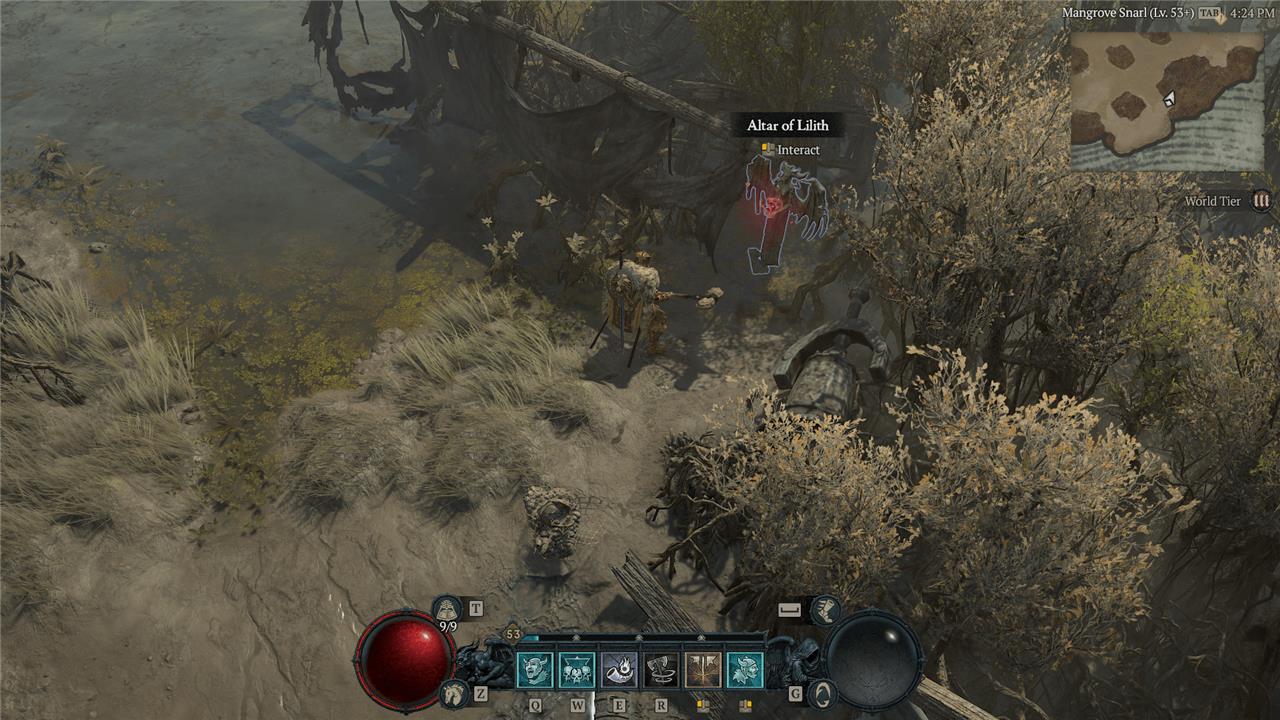Select the crossed axes skill slot

(x=703, y=669)
